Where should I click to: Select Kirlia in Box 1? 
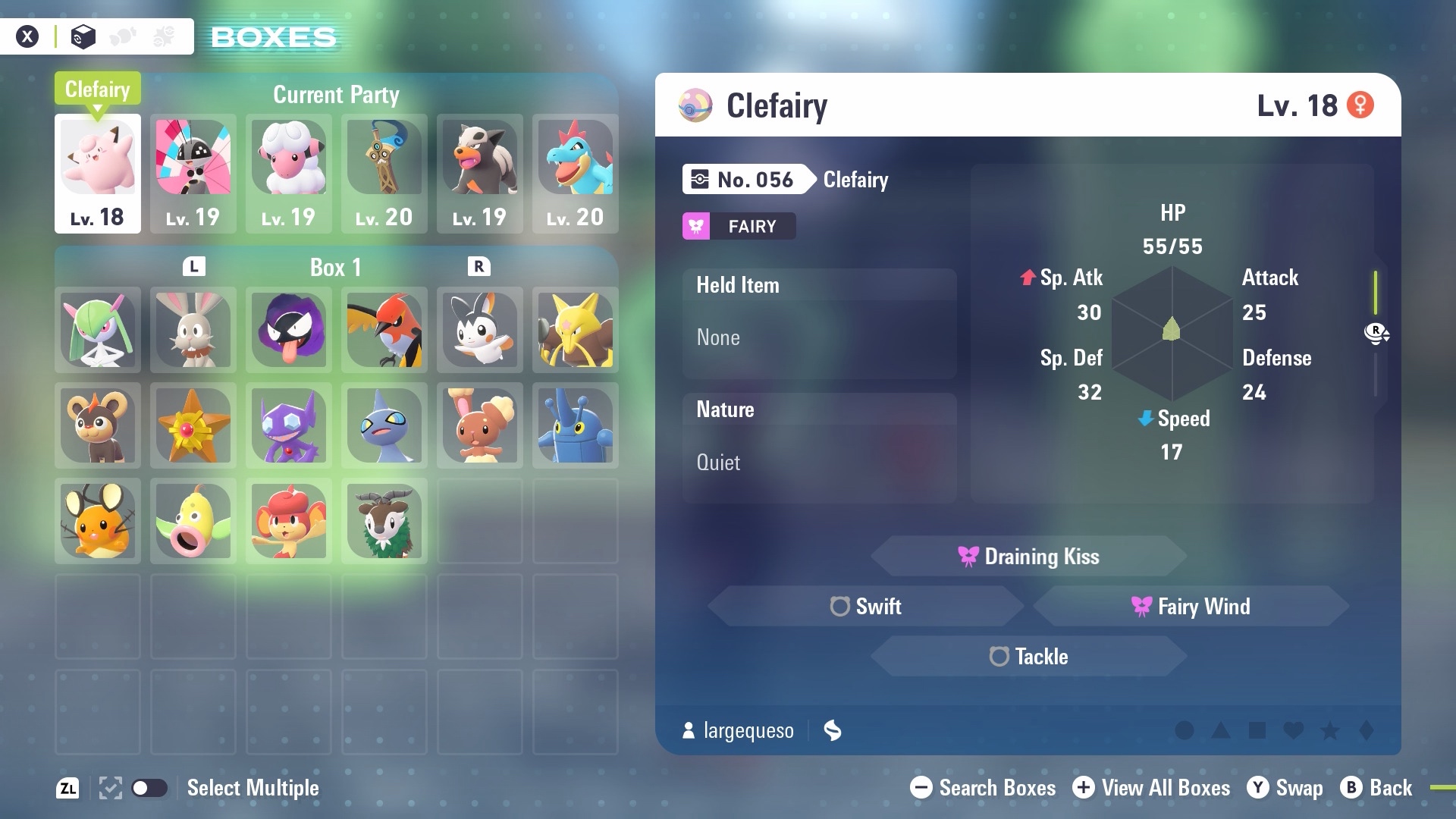click(98, 330)
